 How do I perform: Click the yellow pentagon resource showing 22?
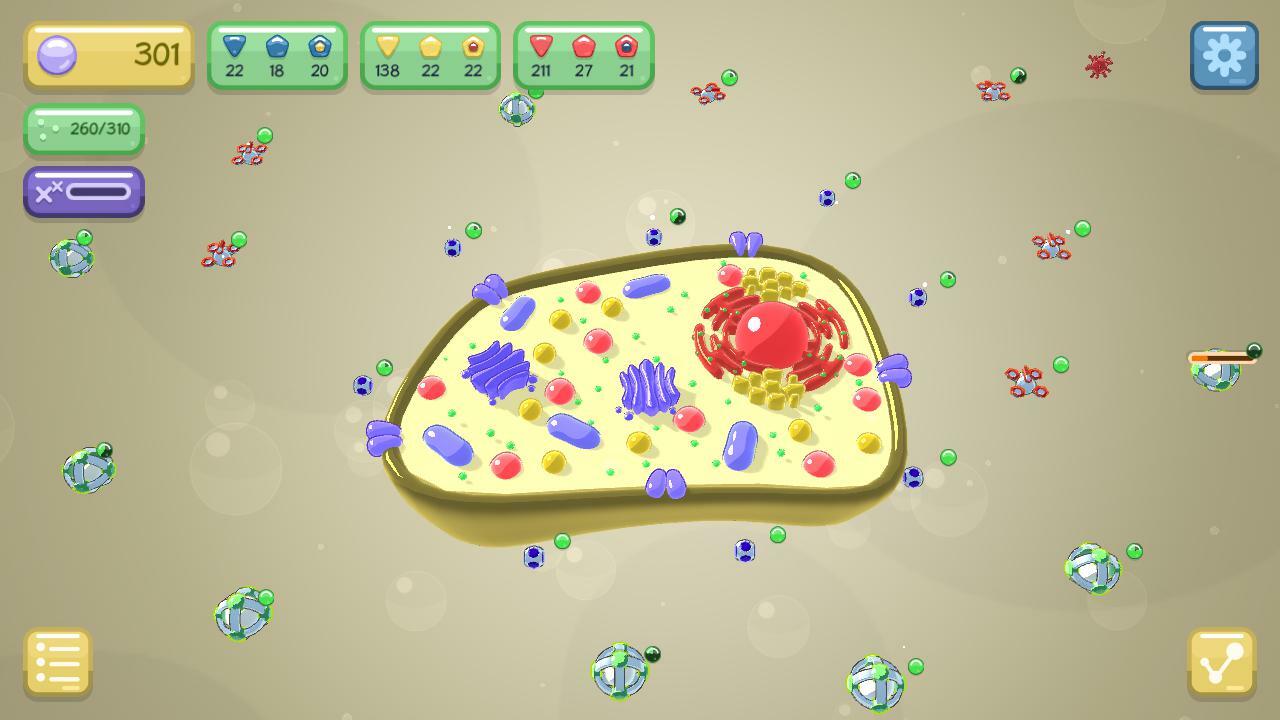coord(432,46)
